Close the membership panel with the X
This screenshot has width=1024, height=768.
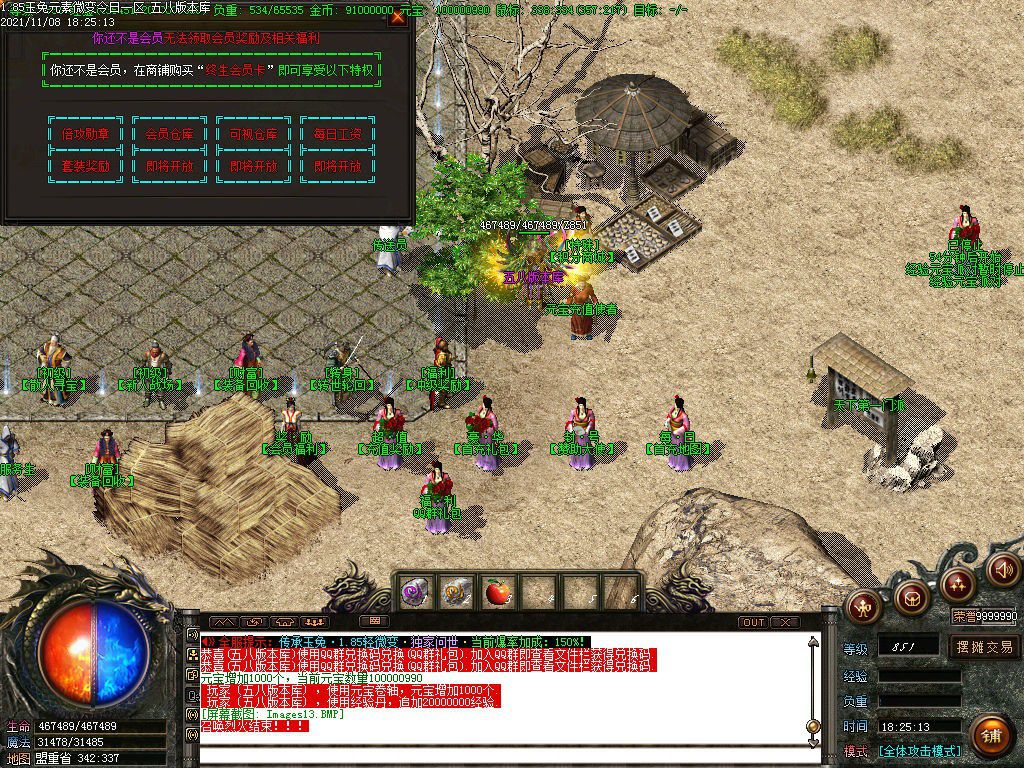click(398, 16)
